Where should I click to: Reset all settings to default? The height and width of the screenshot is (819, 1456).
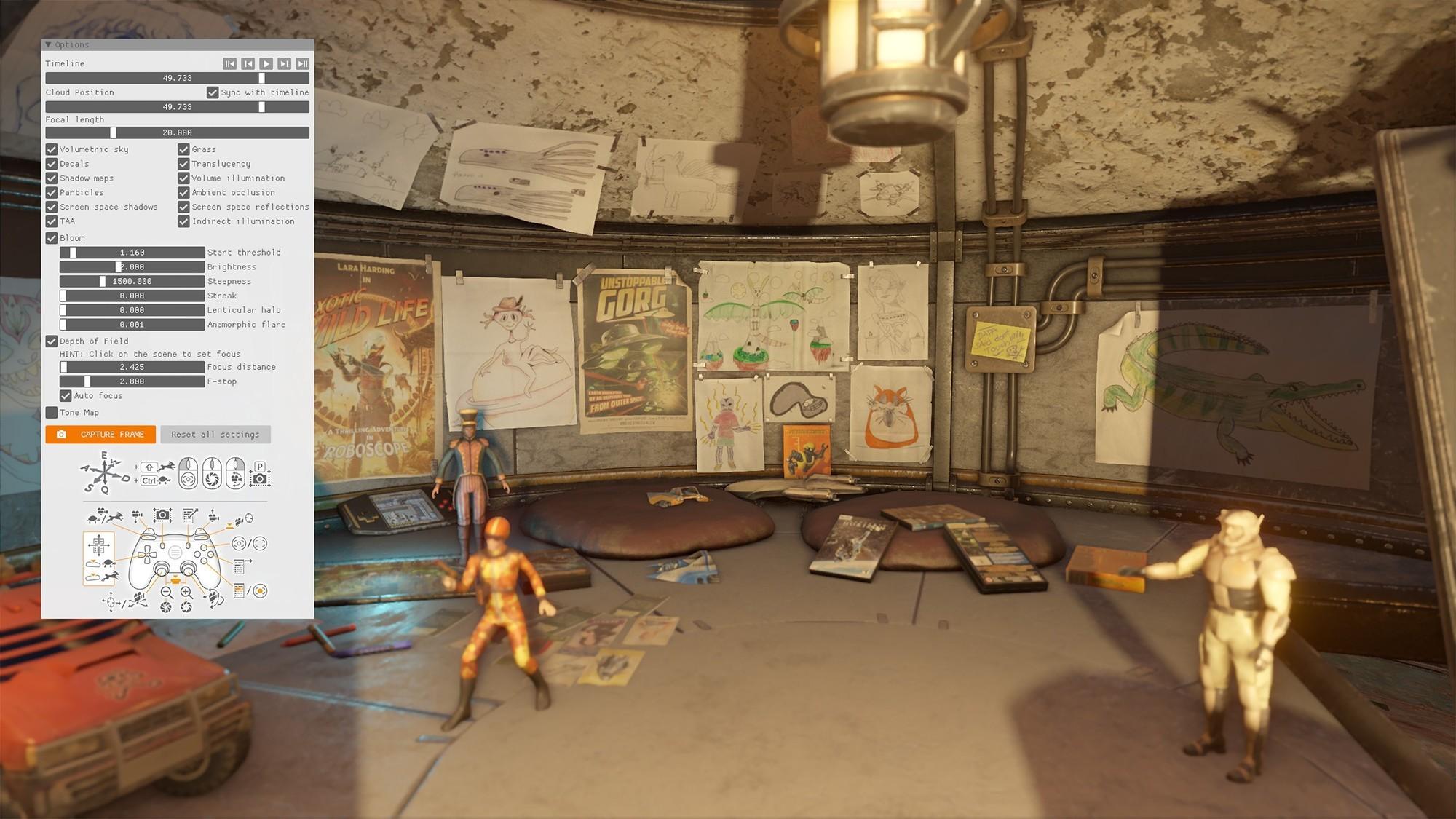[215, 435]
